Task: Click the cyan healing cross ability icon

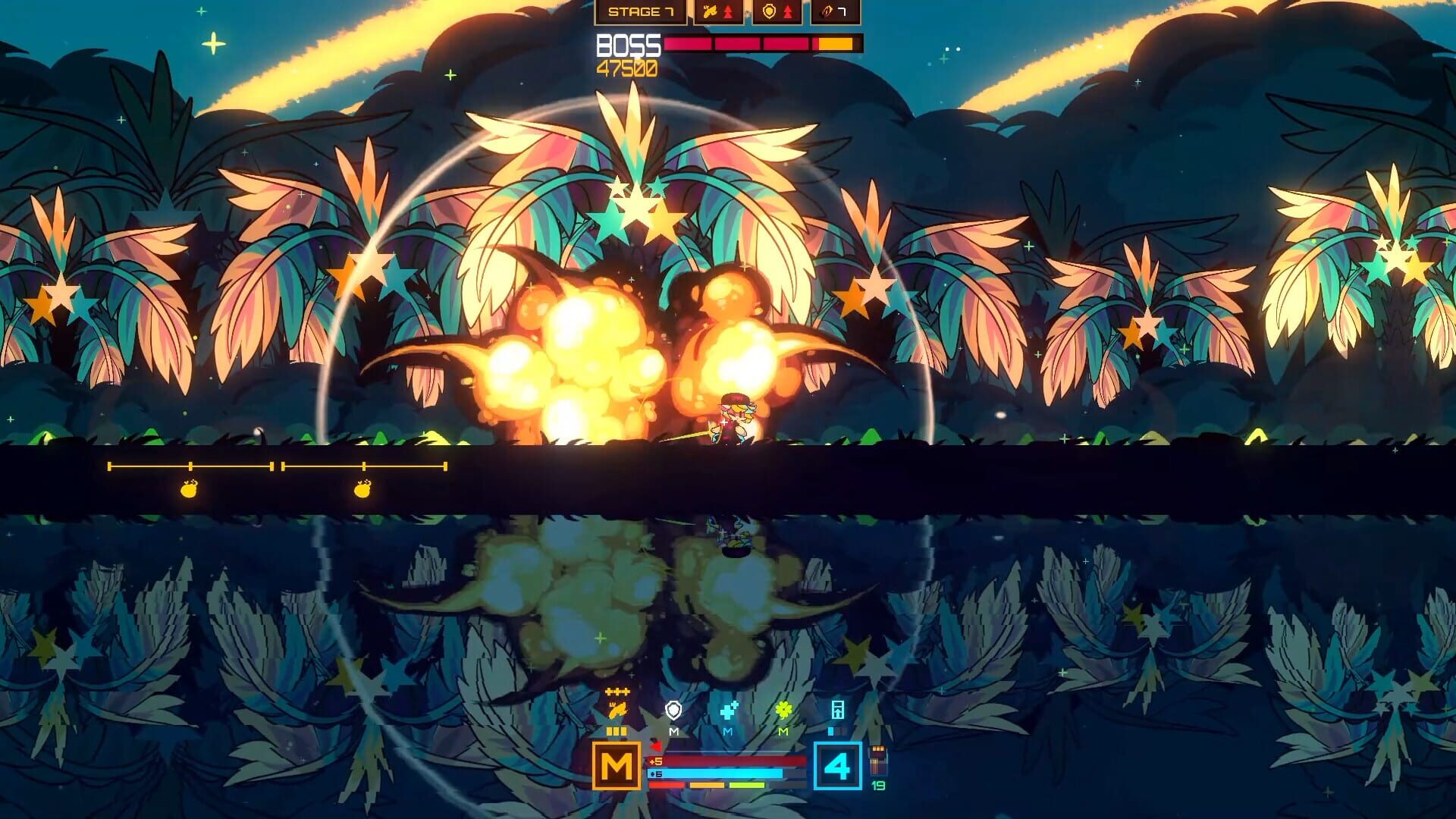Action: point(730,709)
